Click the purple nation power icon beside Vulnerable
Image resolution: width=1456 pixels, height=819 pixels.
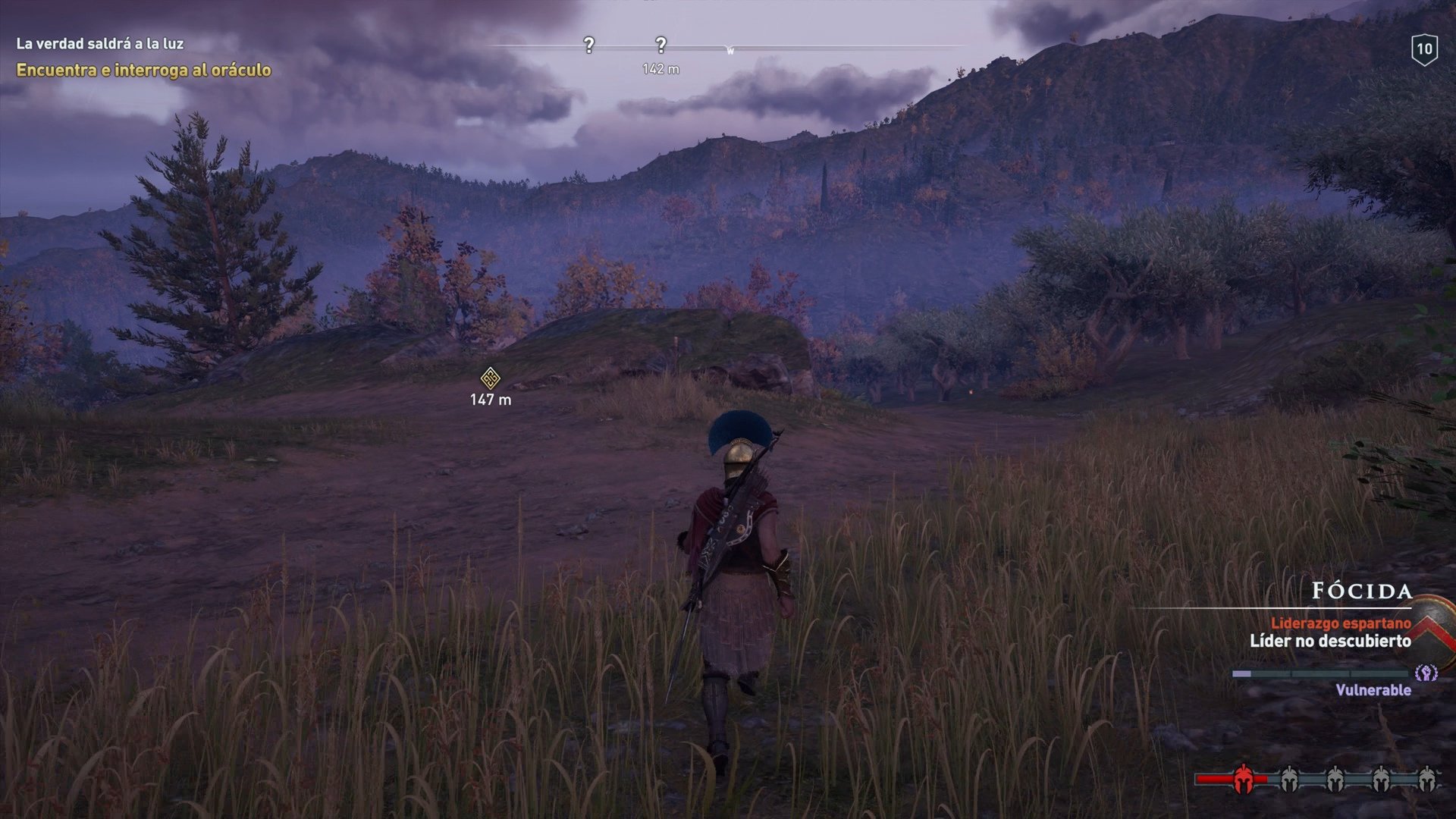click(1426, 673)
